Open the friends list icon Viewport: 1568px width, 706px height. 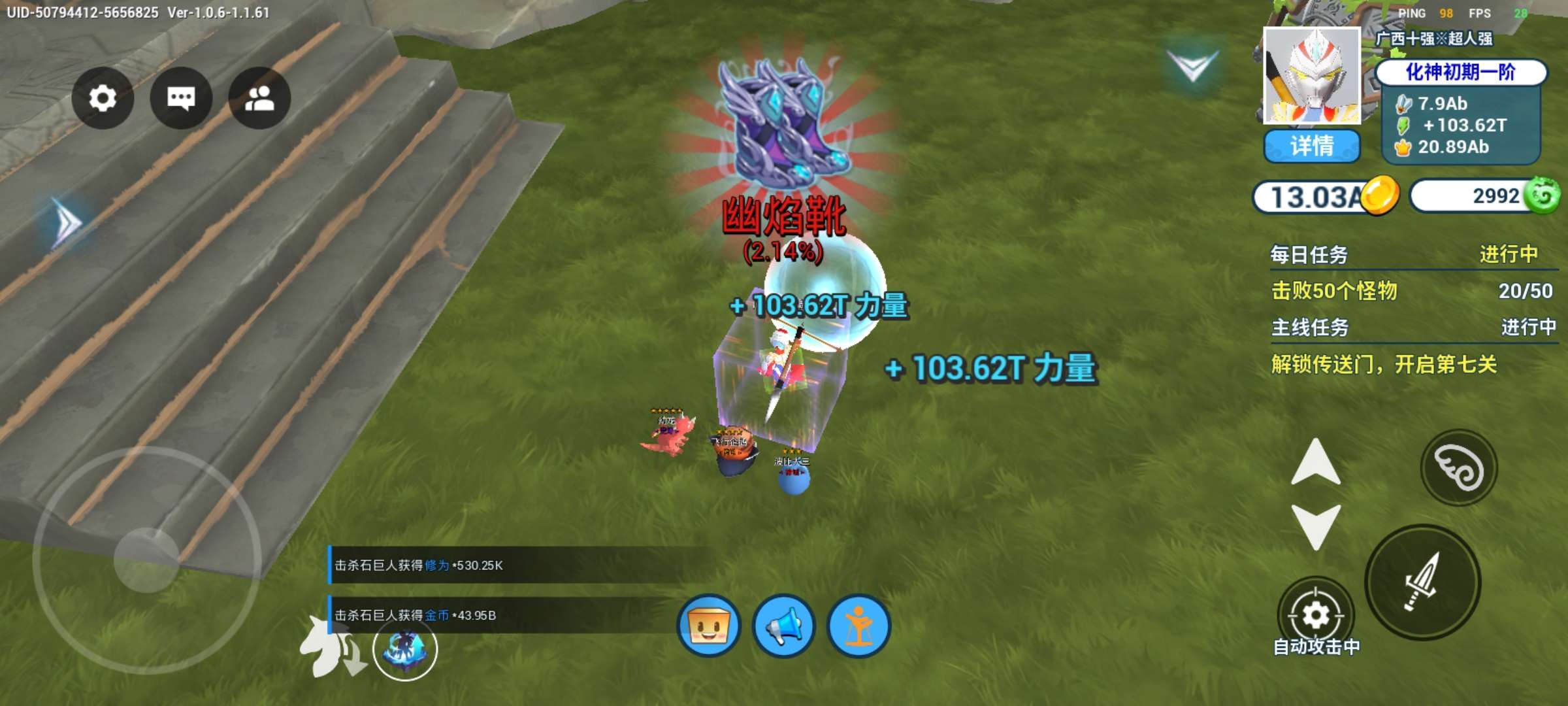259,98
